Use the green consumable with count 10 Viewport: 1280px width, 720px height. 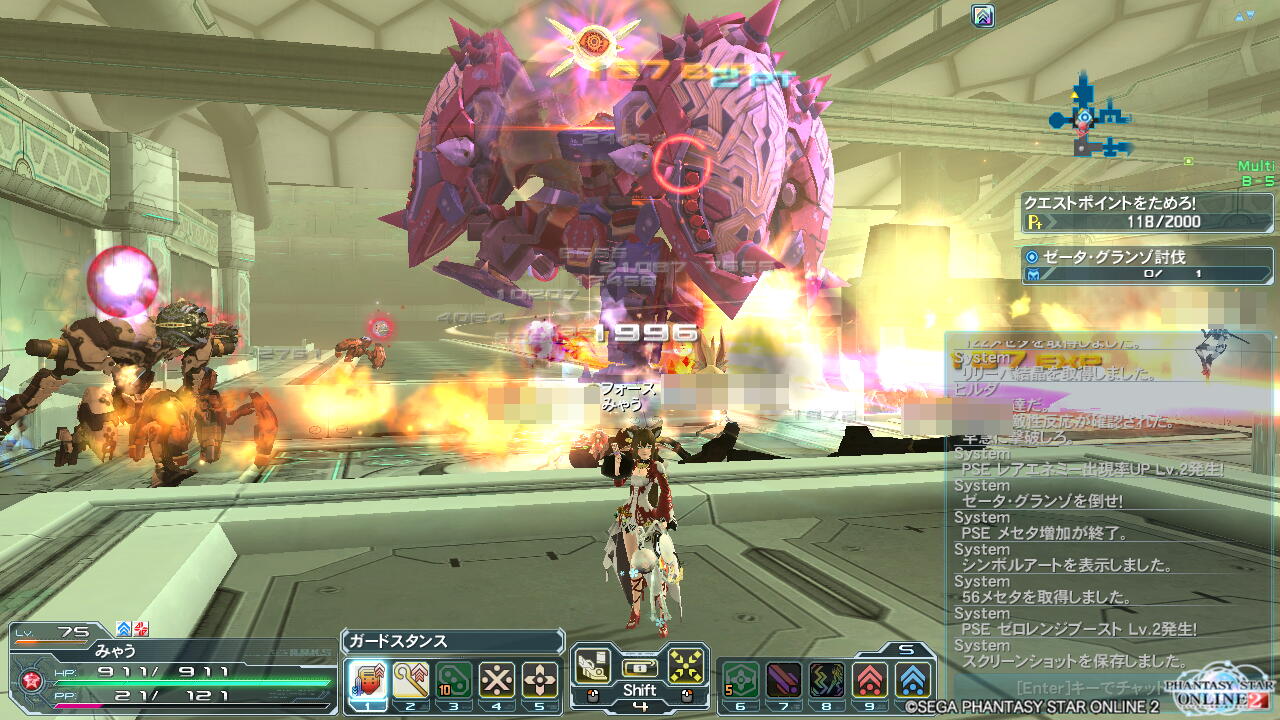(454, 680)
